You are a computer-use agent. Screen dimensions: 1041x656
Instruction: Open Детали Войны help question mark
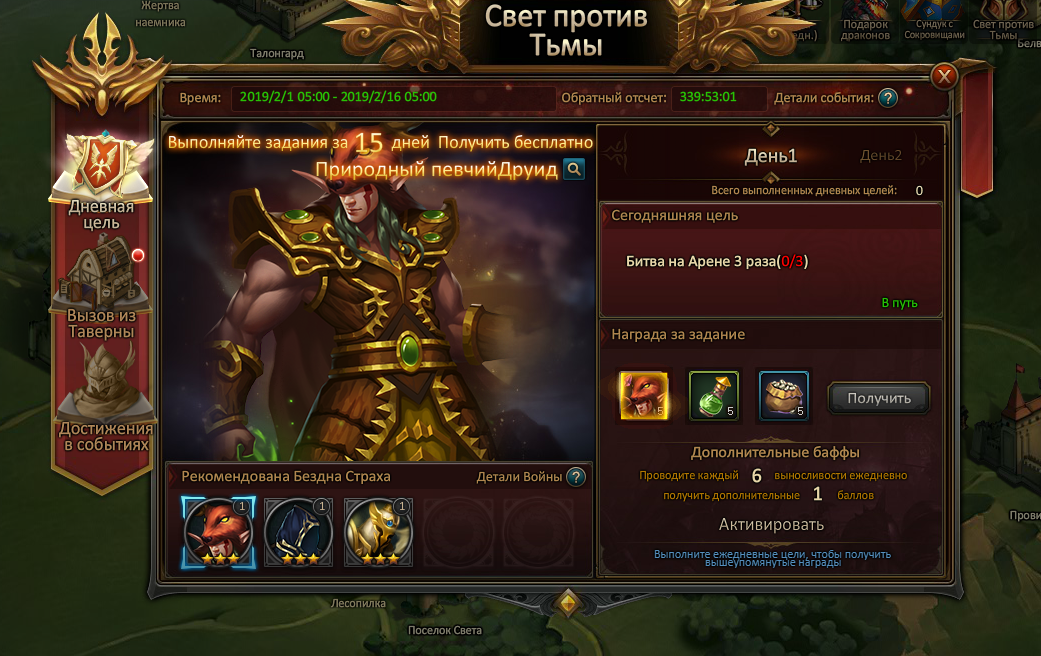(x=575, y=477)
